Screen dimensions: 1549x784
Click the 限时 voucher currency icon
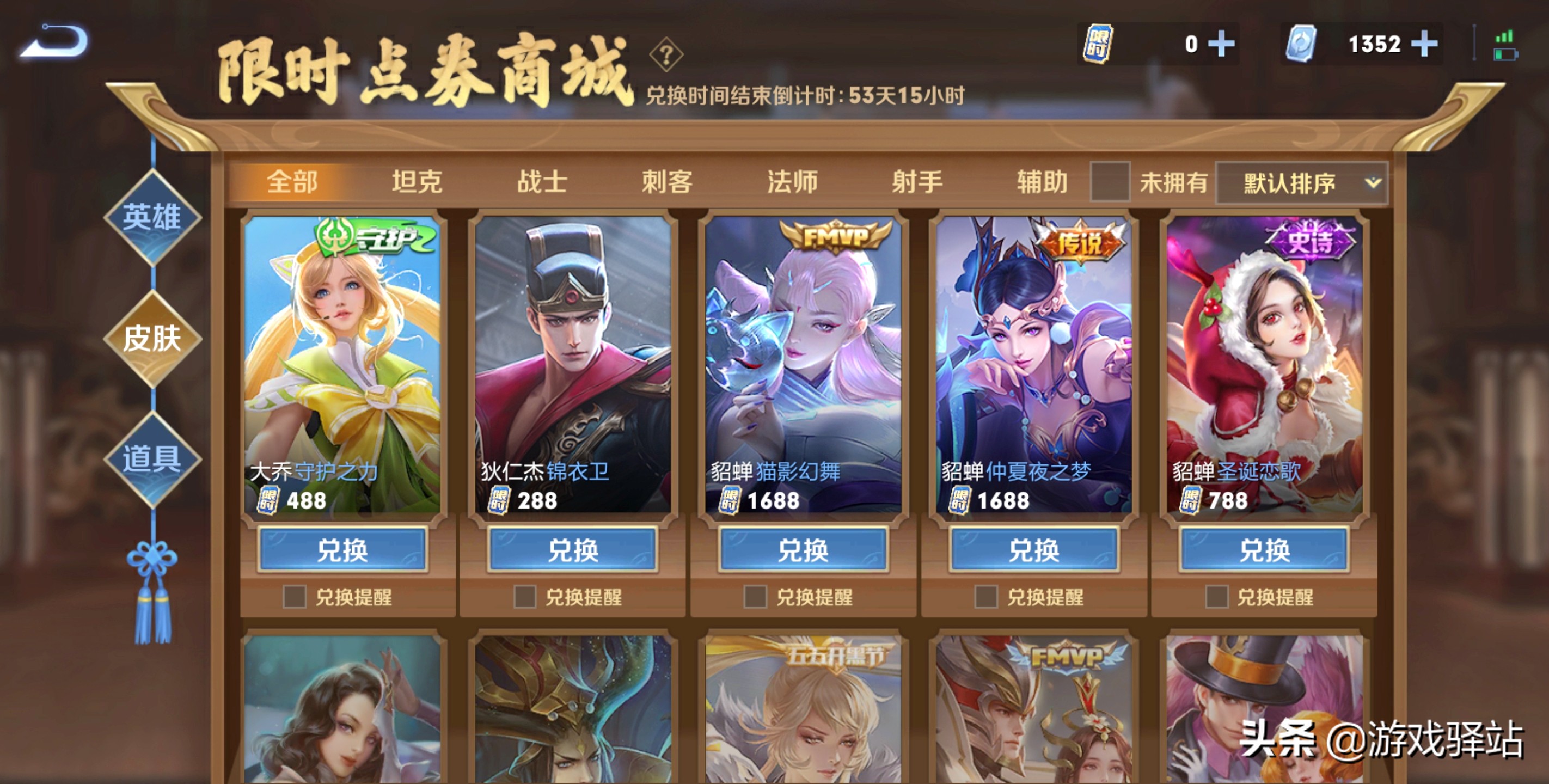point(1098,44)
